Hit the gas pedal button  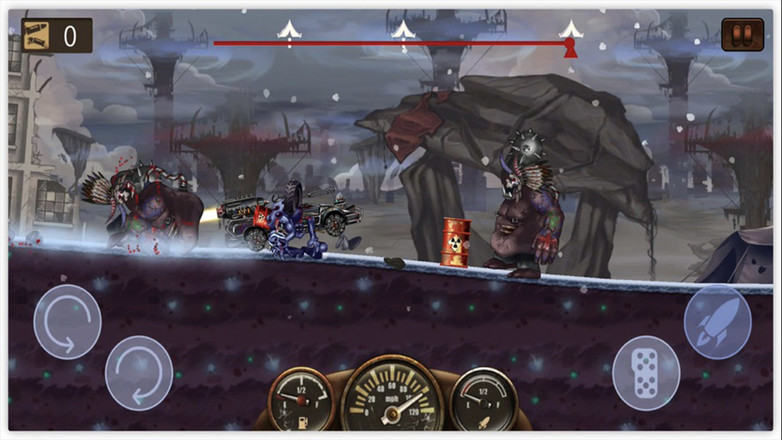point(646,372)
